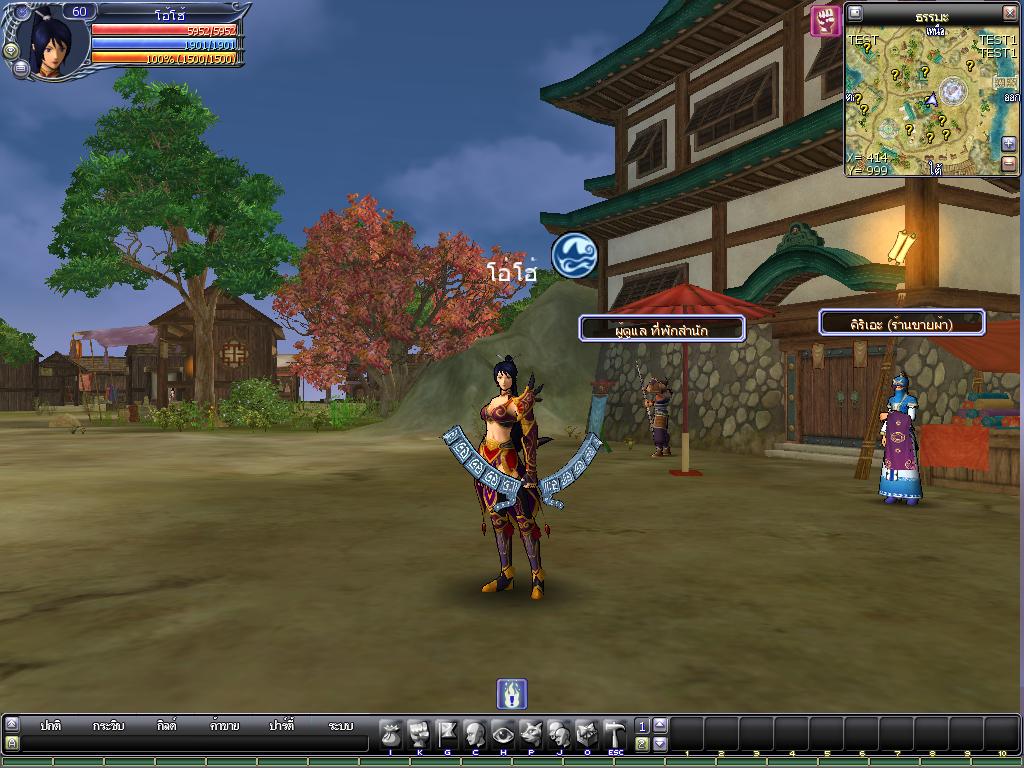Click the window button left of minimap title
Screen dimensions: 1024x768
(855, 13)
